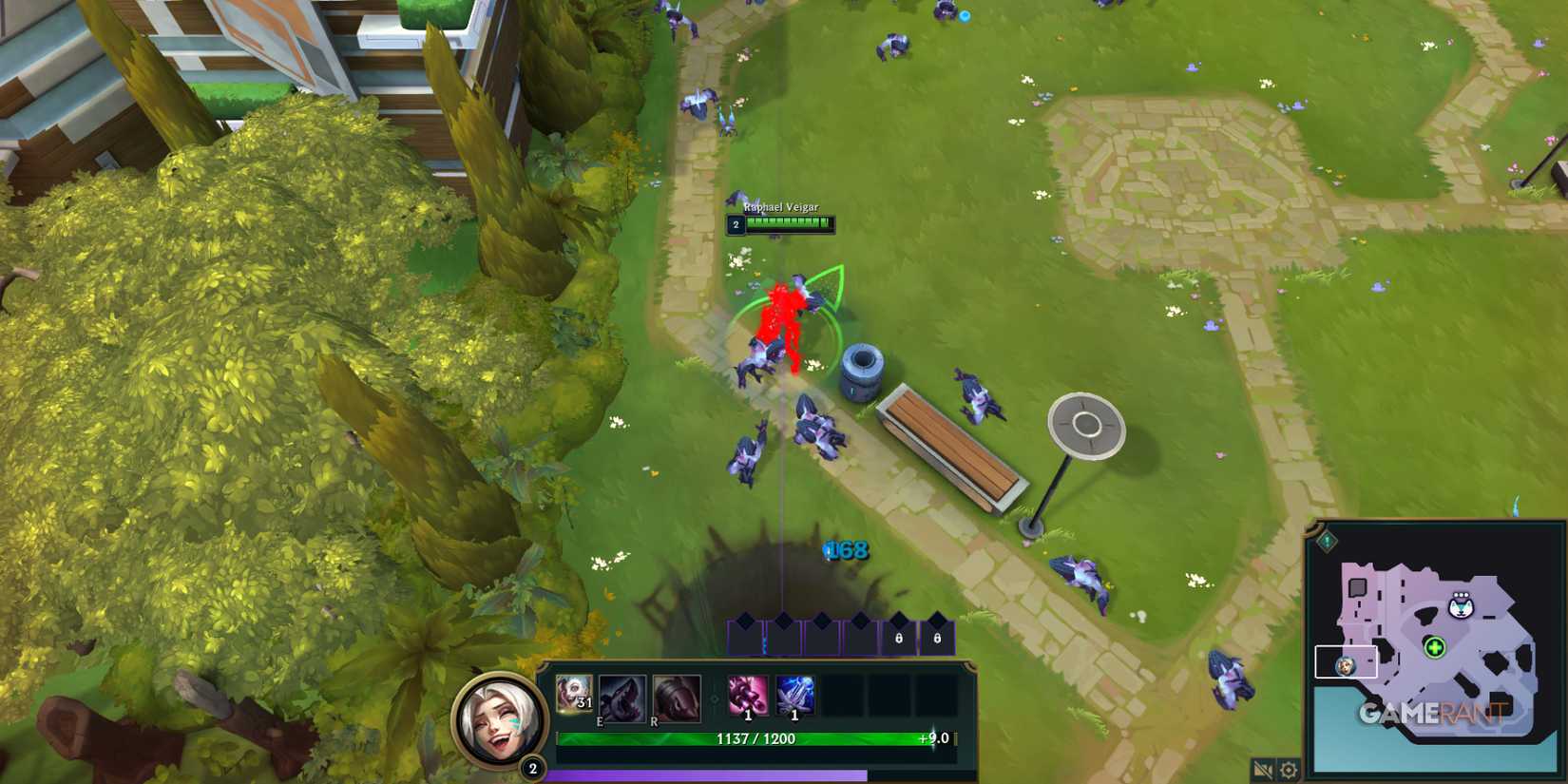The image size is (1568, 784).
Task: Activate the R ultimate ability icon
Action: click(x=677, y=698)
